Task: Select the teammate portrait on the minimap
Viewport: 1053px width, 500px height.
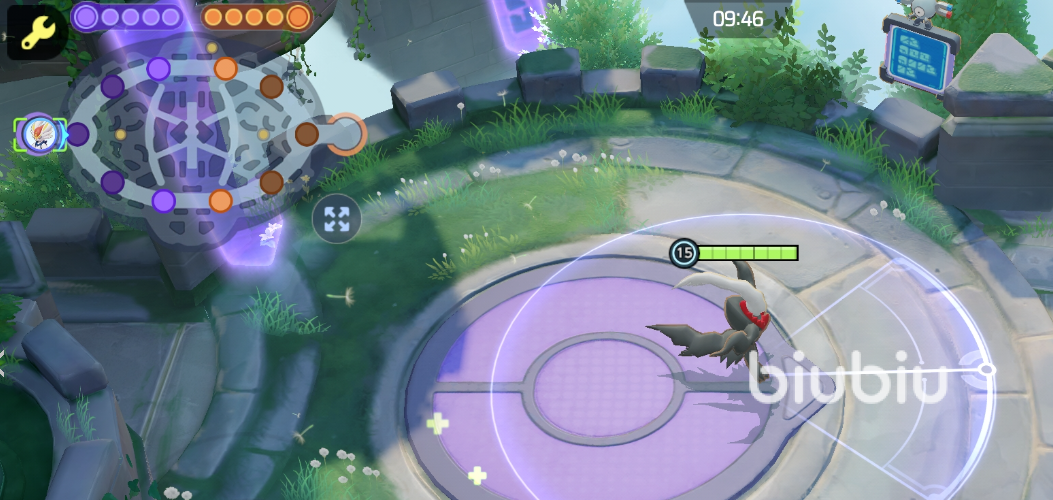Action: (x=39, y=134)
